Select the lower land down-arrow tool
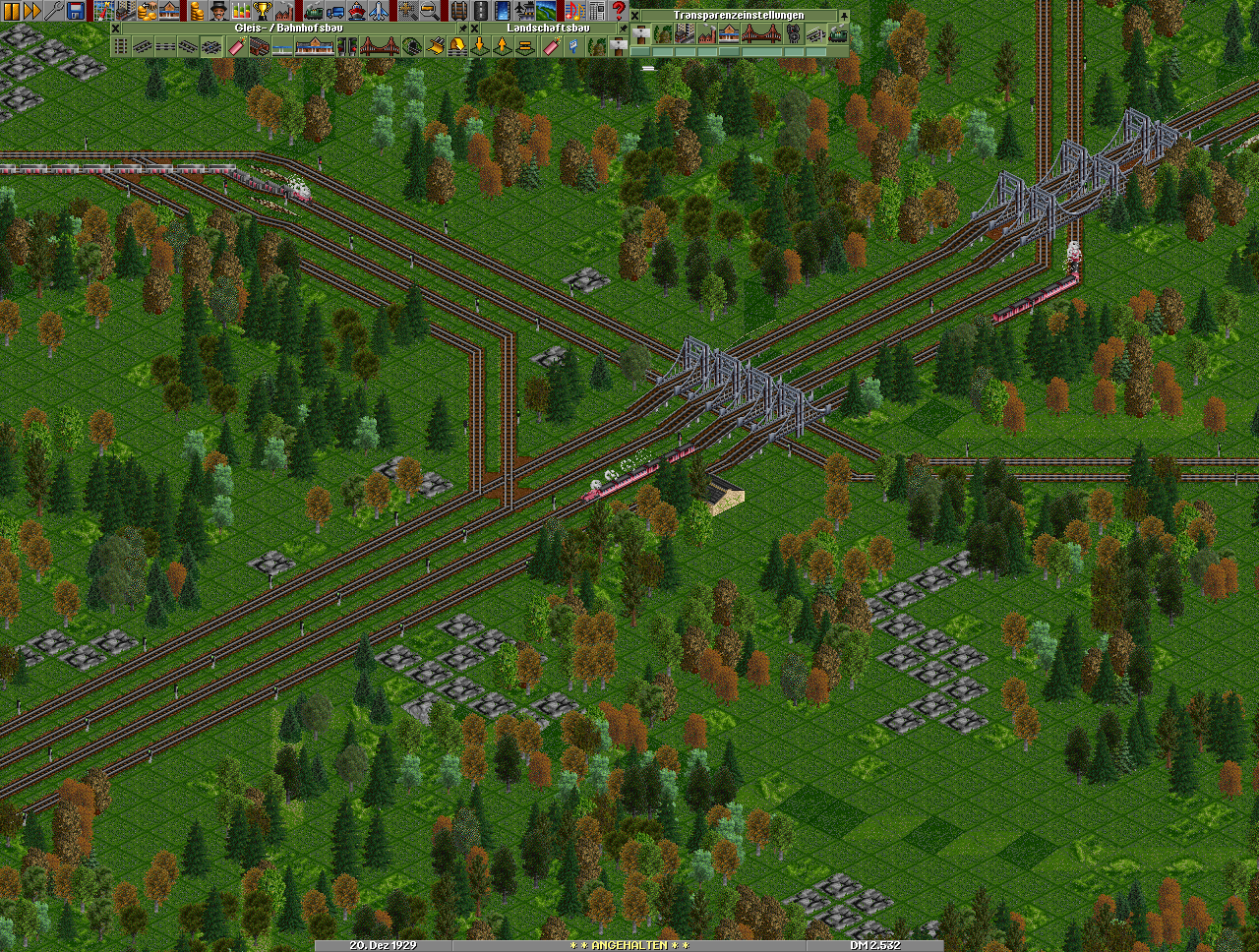The image size is (1259, 952). [x=481, y=46]
